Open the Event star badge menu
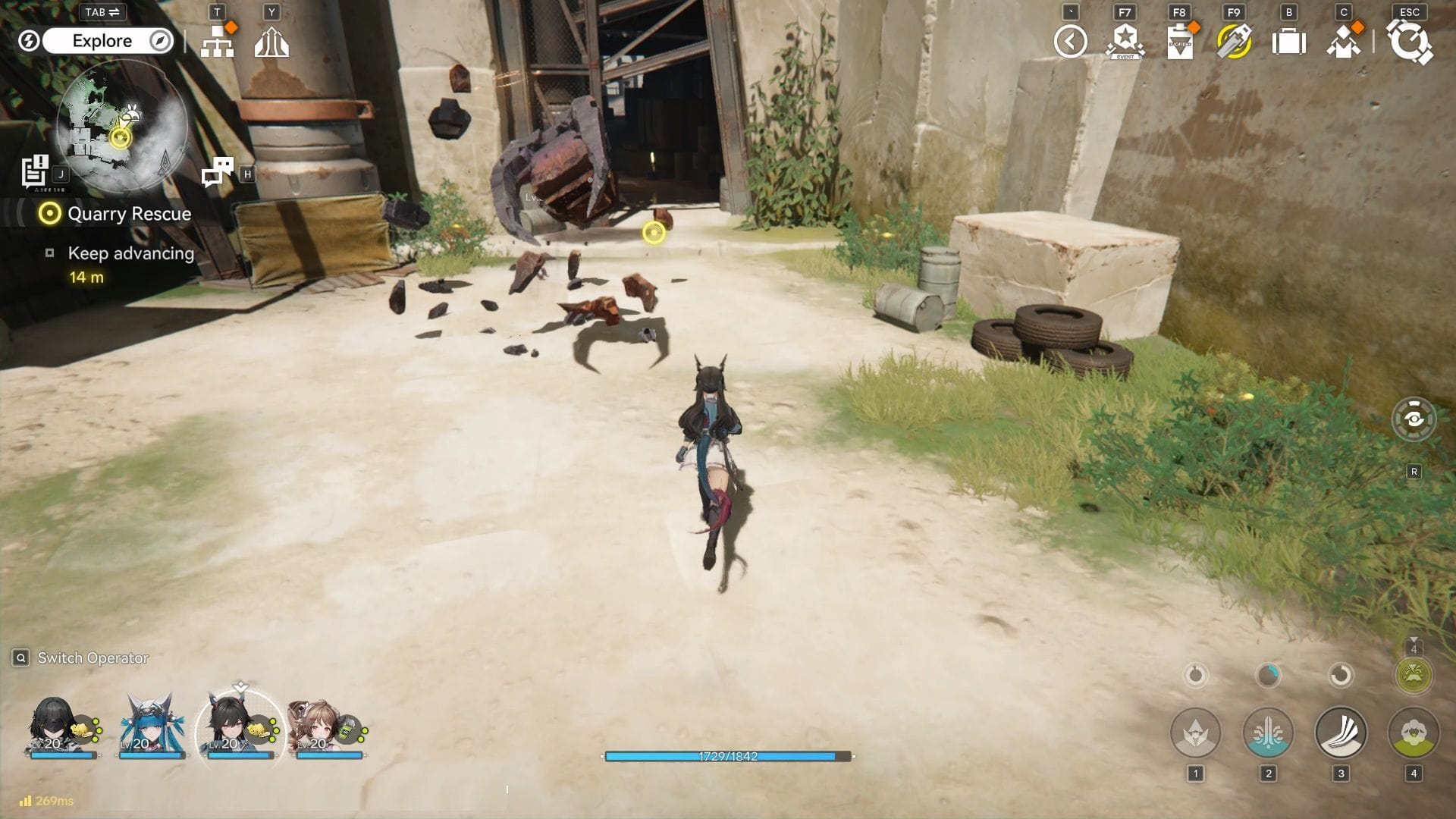This screenshot has width=1456, height=819. (x=1125, y=42)
